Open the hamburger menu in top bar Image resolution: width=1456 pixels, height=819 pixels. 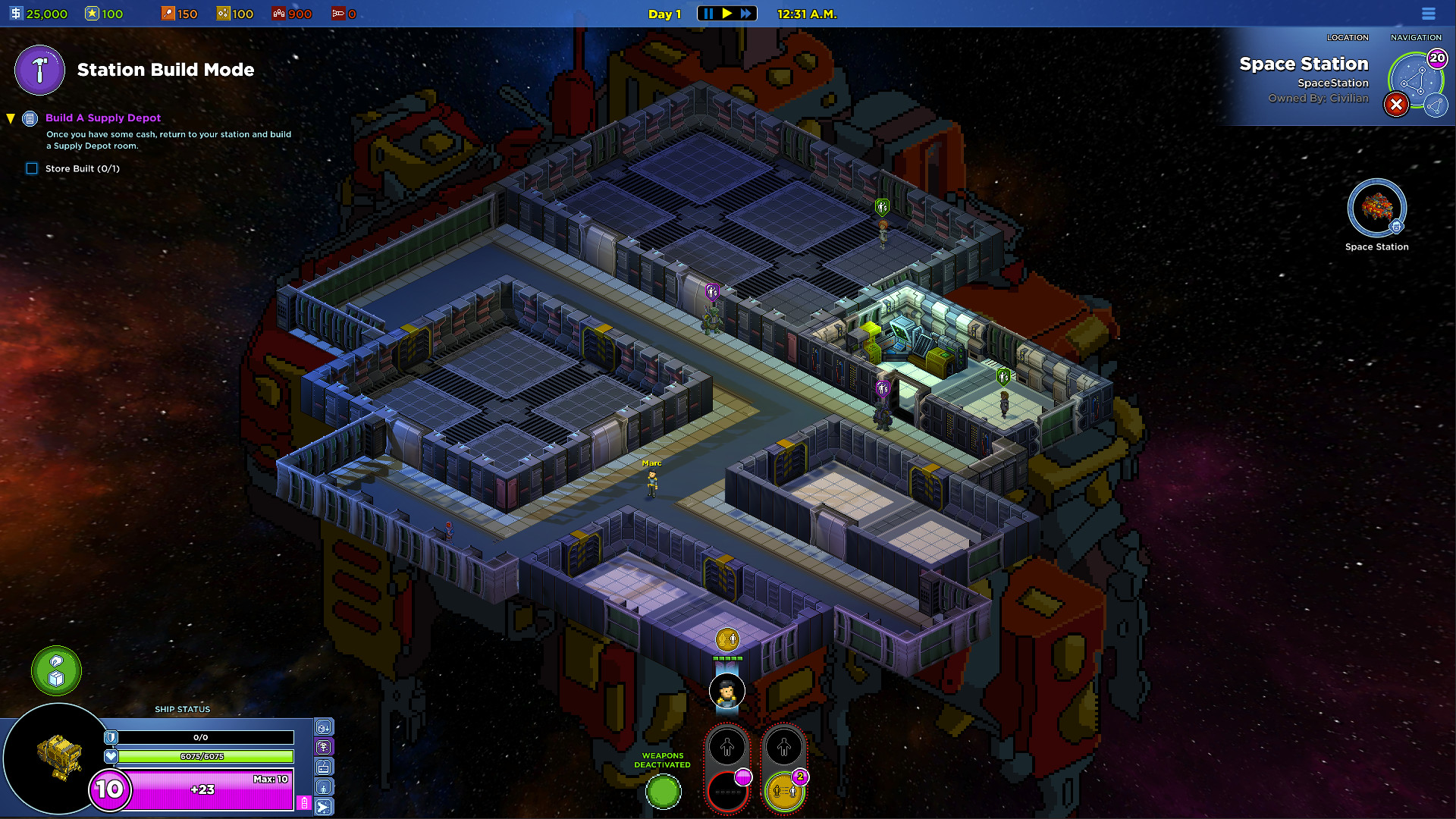click(1429, 14)
